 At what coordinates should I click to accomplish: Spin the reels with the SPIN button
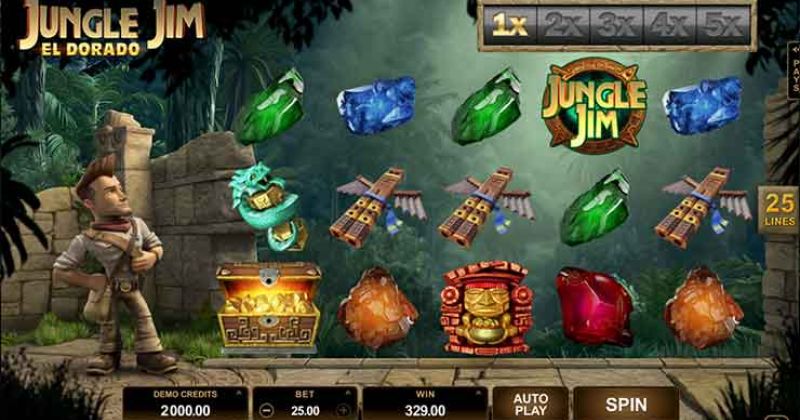click(x=626, y=404)
